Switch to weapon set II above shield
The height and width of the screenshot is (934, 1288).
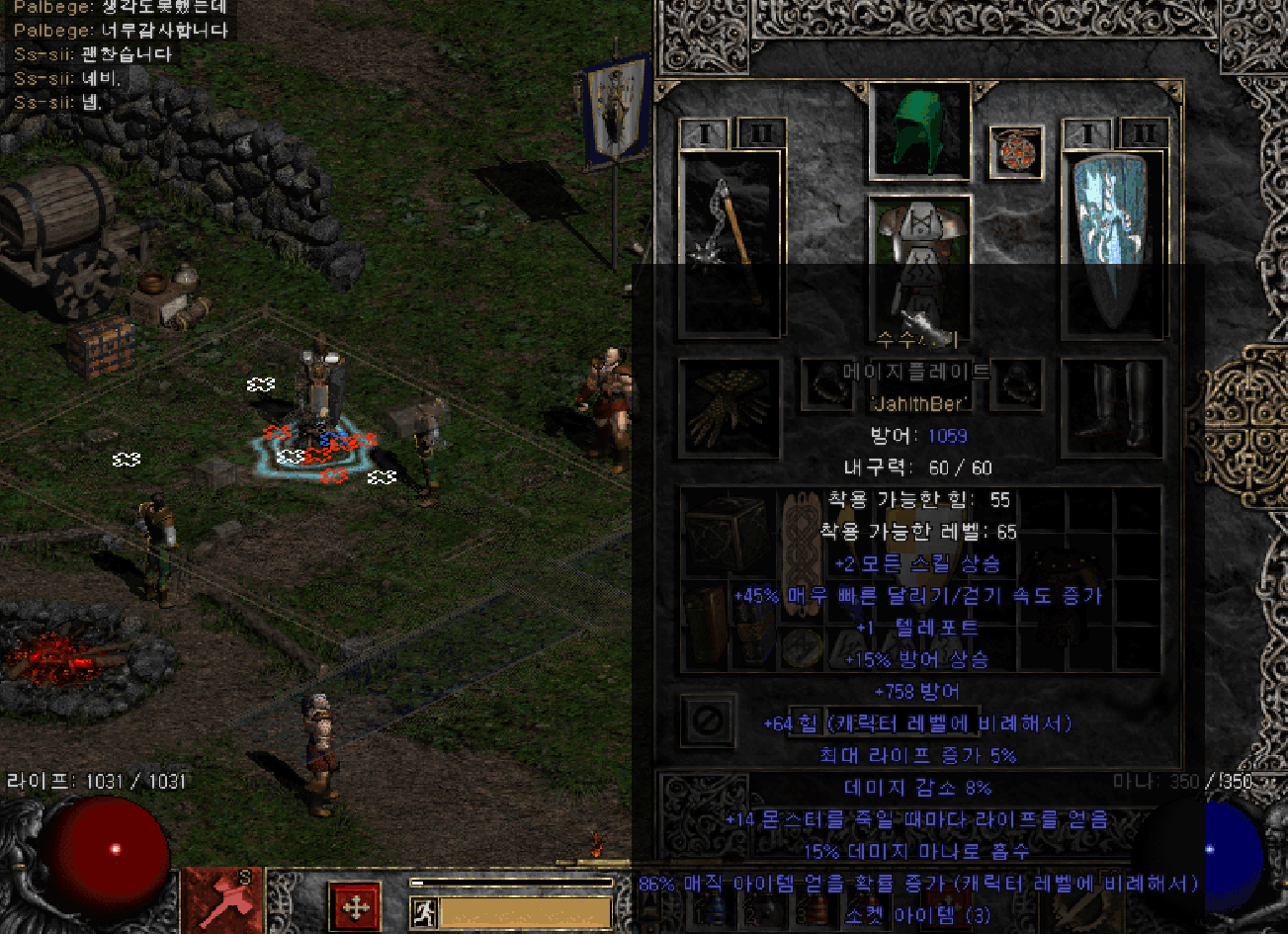[x=1145, y=133]
